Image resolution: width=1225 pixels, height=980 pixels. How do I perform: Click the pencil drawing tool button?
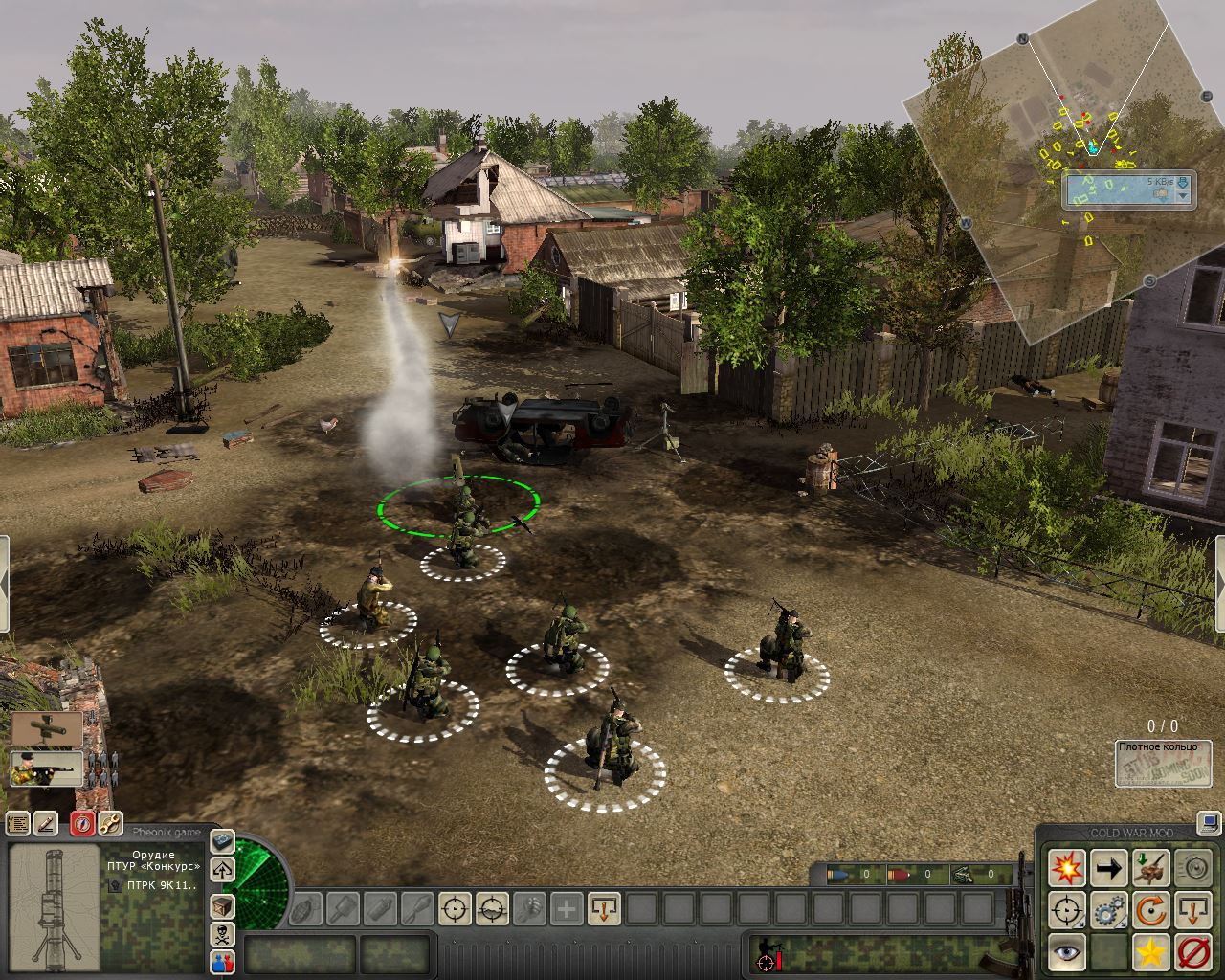45,823
